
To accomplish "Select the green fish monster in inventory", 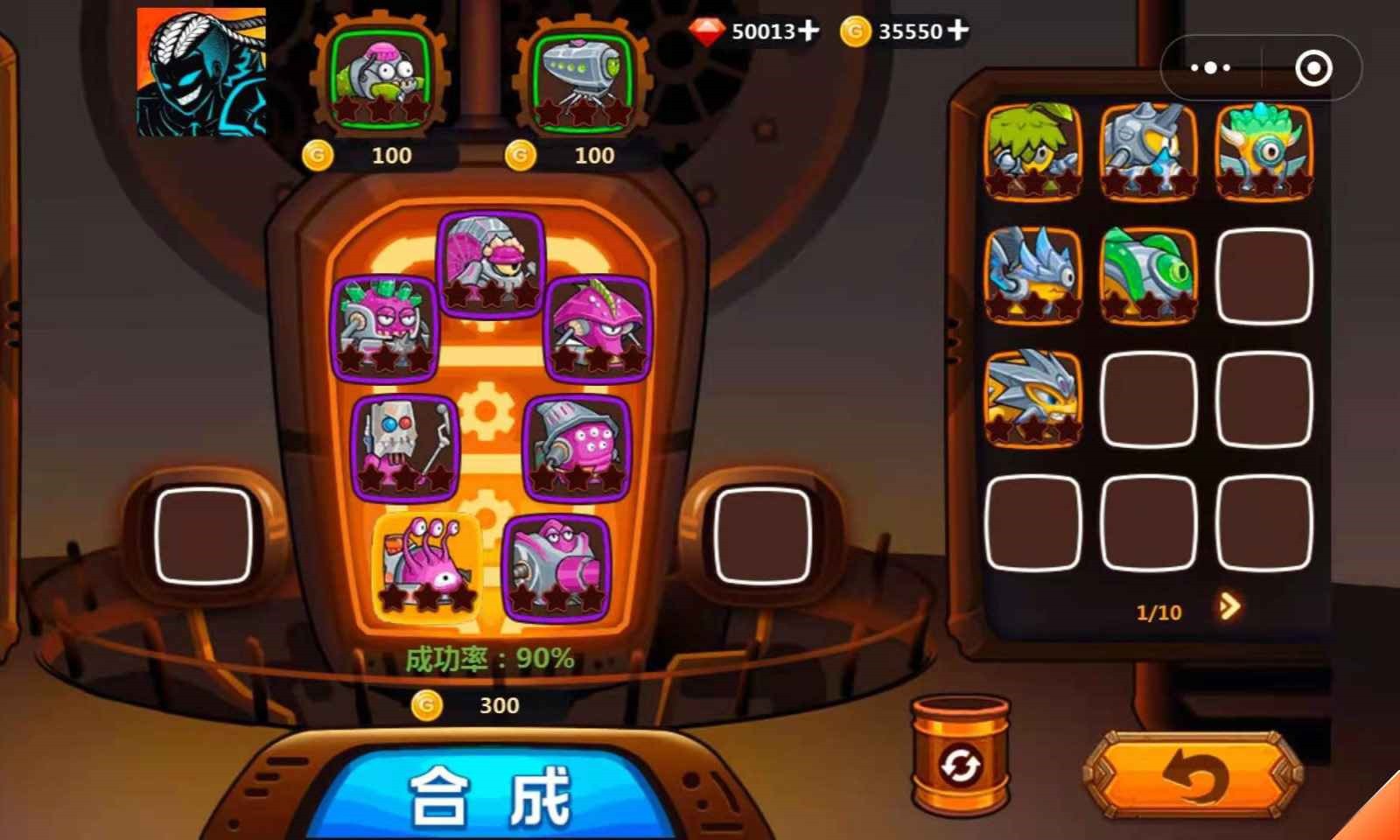I will 1148,275.
